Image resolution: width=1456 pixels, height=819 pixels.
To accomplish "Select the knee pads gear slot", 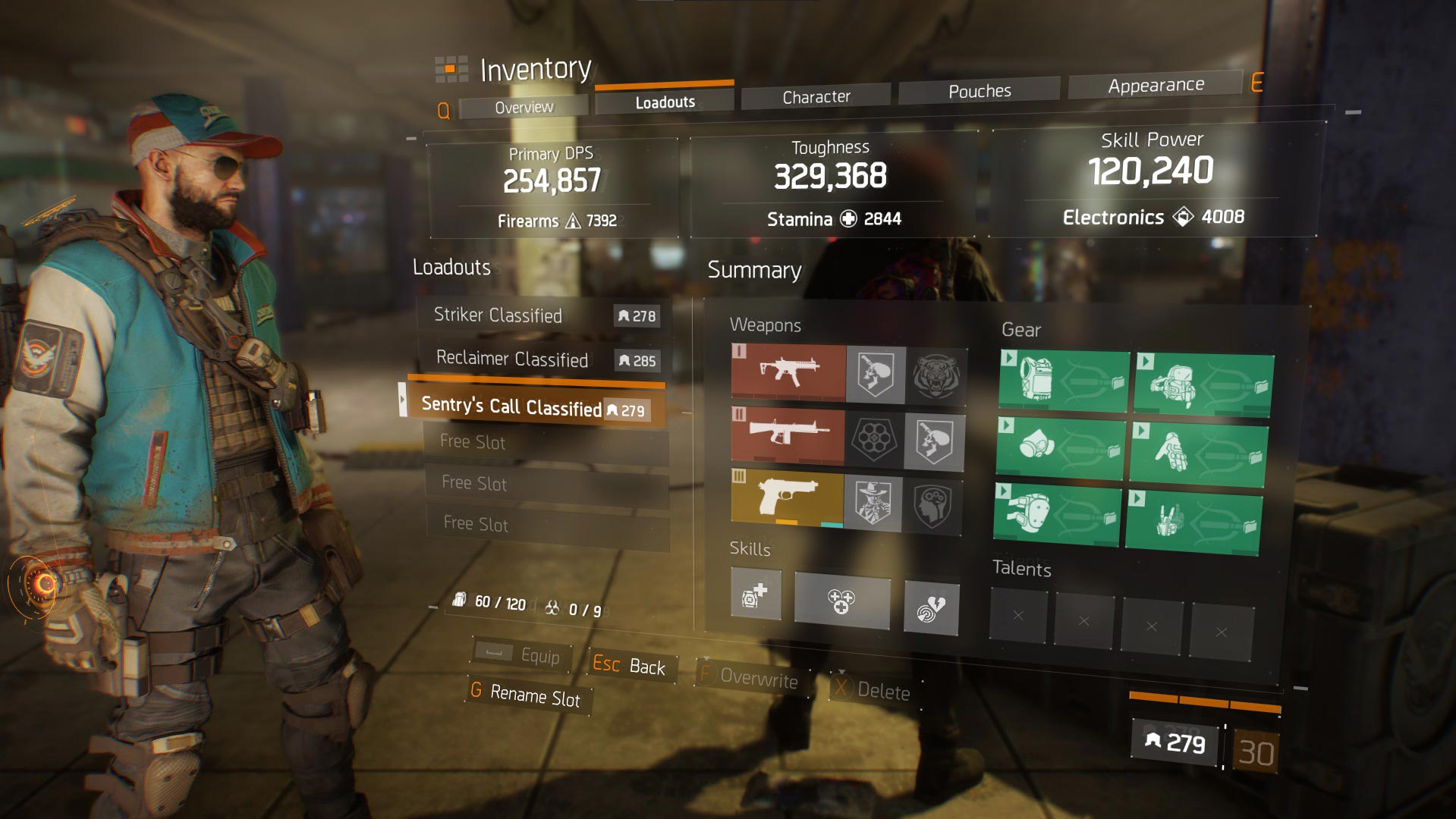I will pos(1055,515).
